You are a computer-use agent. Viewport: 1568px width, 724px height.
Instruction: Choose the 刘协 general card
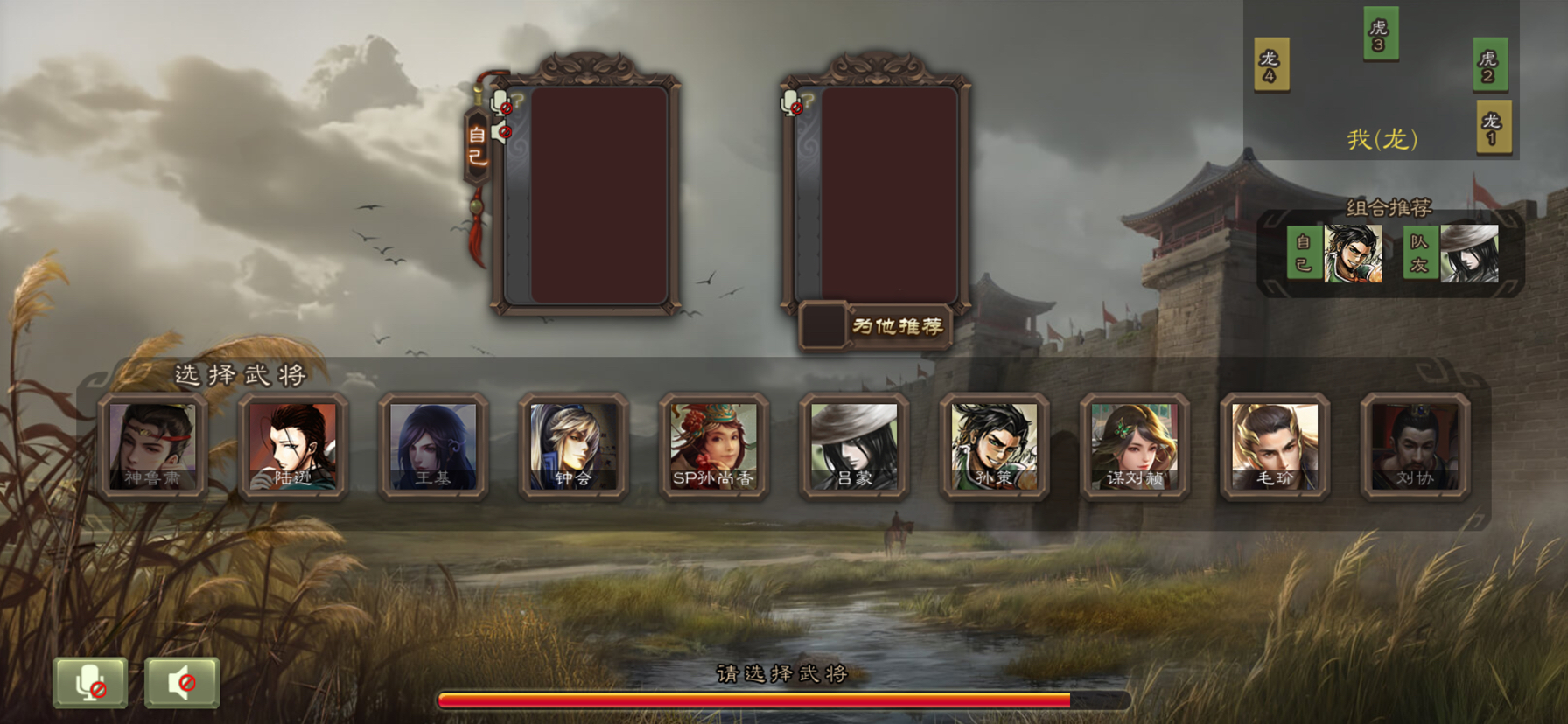point(1415,446)
